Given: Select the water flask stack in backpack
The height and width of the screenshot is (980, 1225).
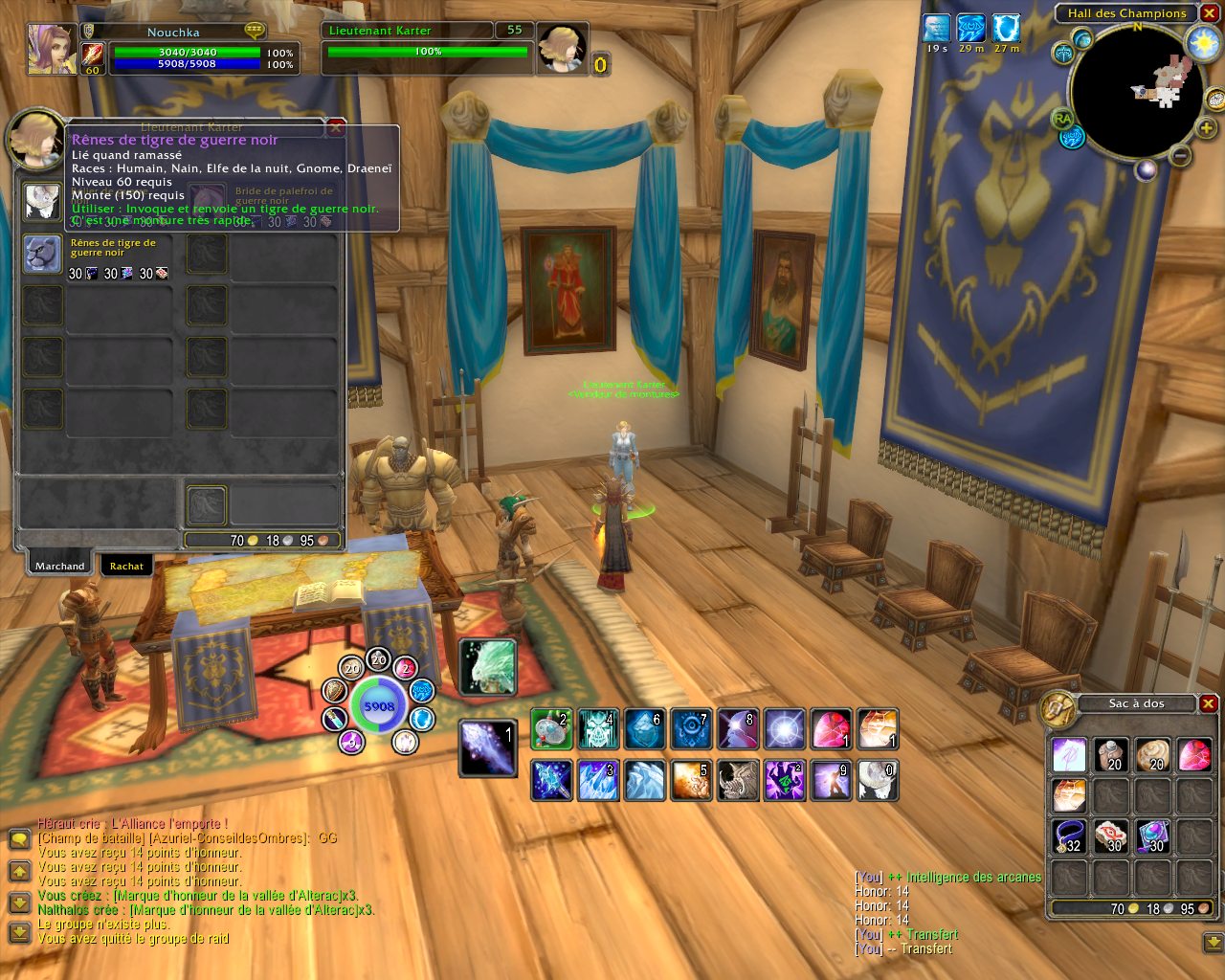Looking at the screenshot, I should (1151, 836).
